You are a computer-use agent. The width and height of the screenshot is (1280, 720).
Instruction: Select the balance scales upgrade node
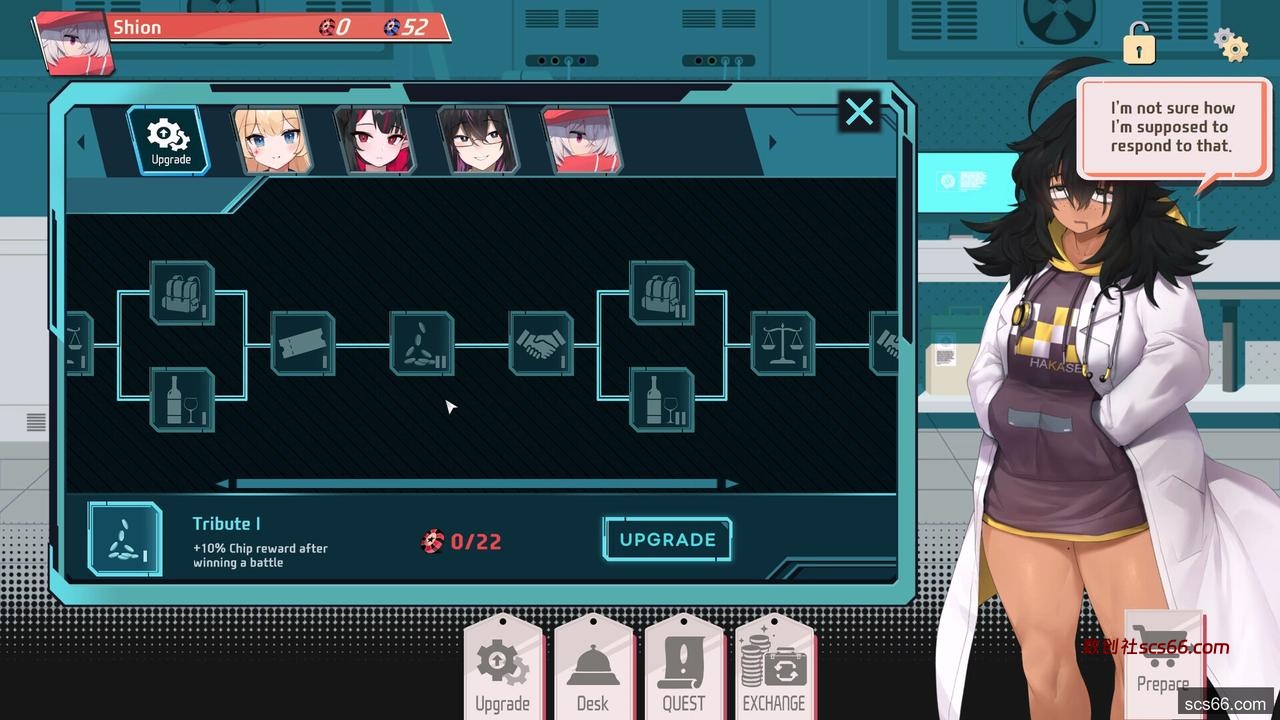coord(782,344)
